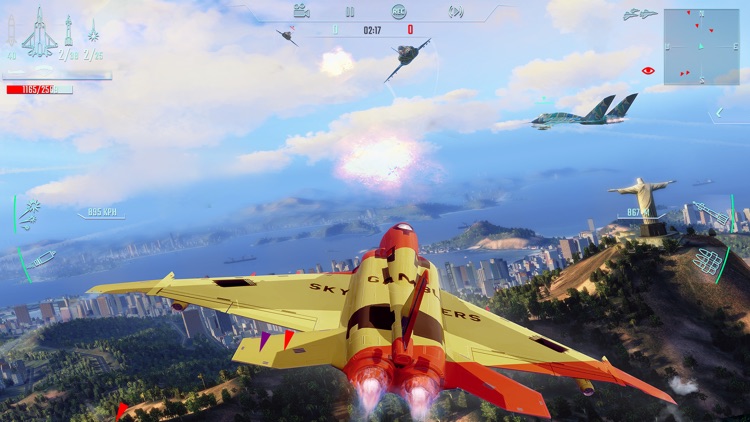Image resolution: width=750 pixels, height=422 pixels.
Task: Select the bomb weapon with 40 ammo
Action: tap(12, 34)
